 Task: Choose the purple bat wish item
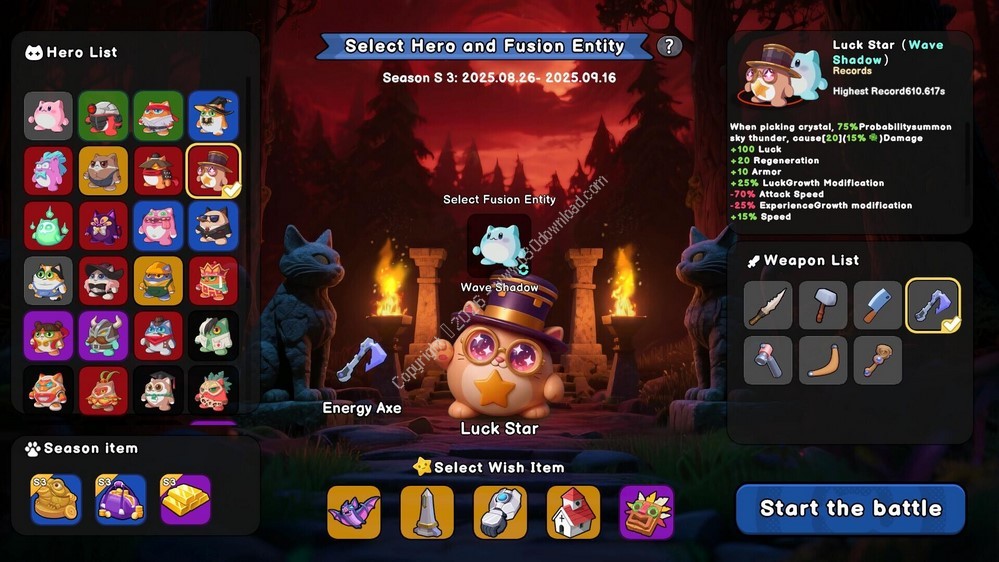point(354,512)
